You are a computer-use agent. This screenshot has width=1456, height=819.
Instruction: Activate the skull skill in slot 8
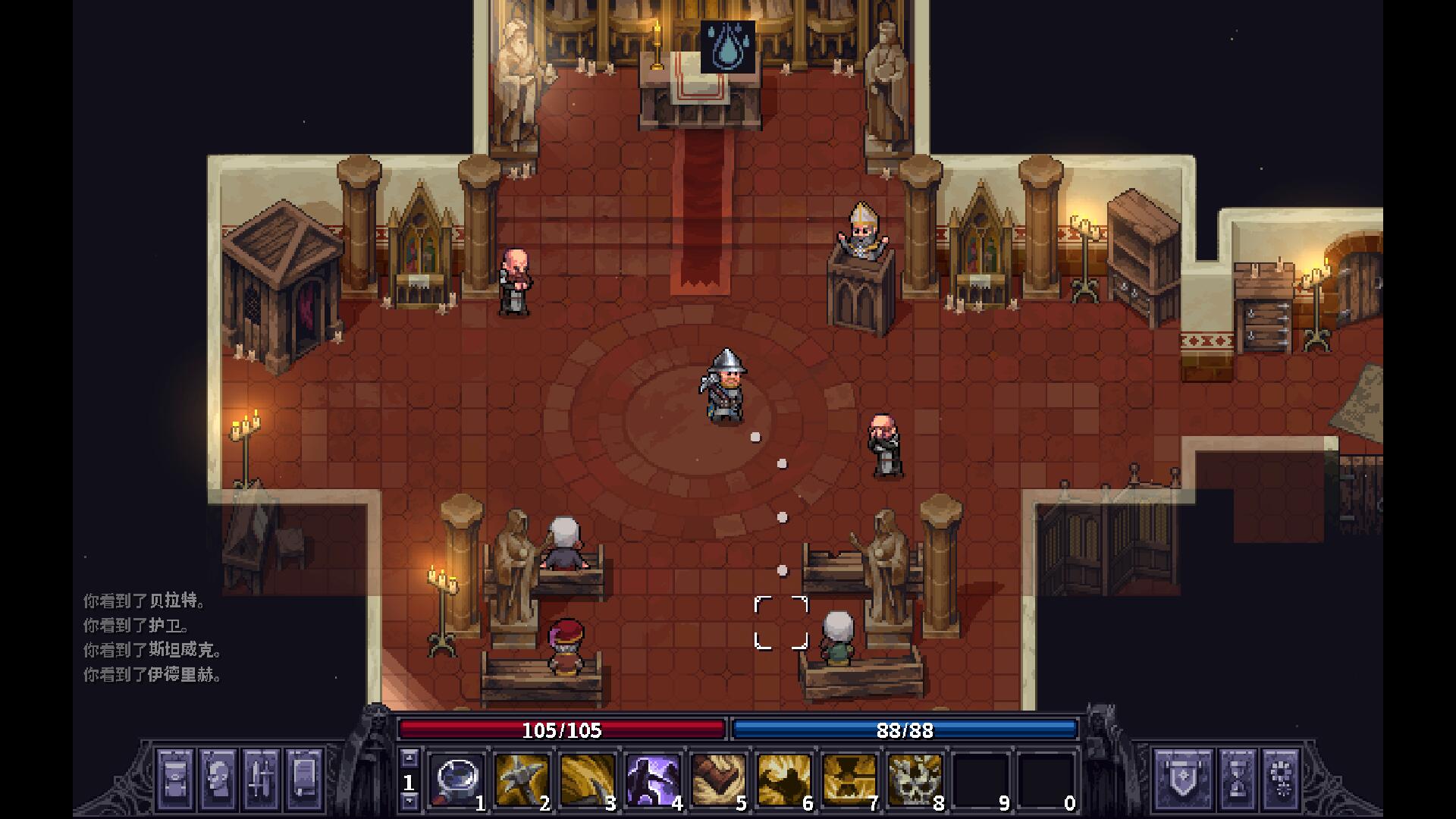pyautogui.click(x=915, y=779)
